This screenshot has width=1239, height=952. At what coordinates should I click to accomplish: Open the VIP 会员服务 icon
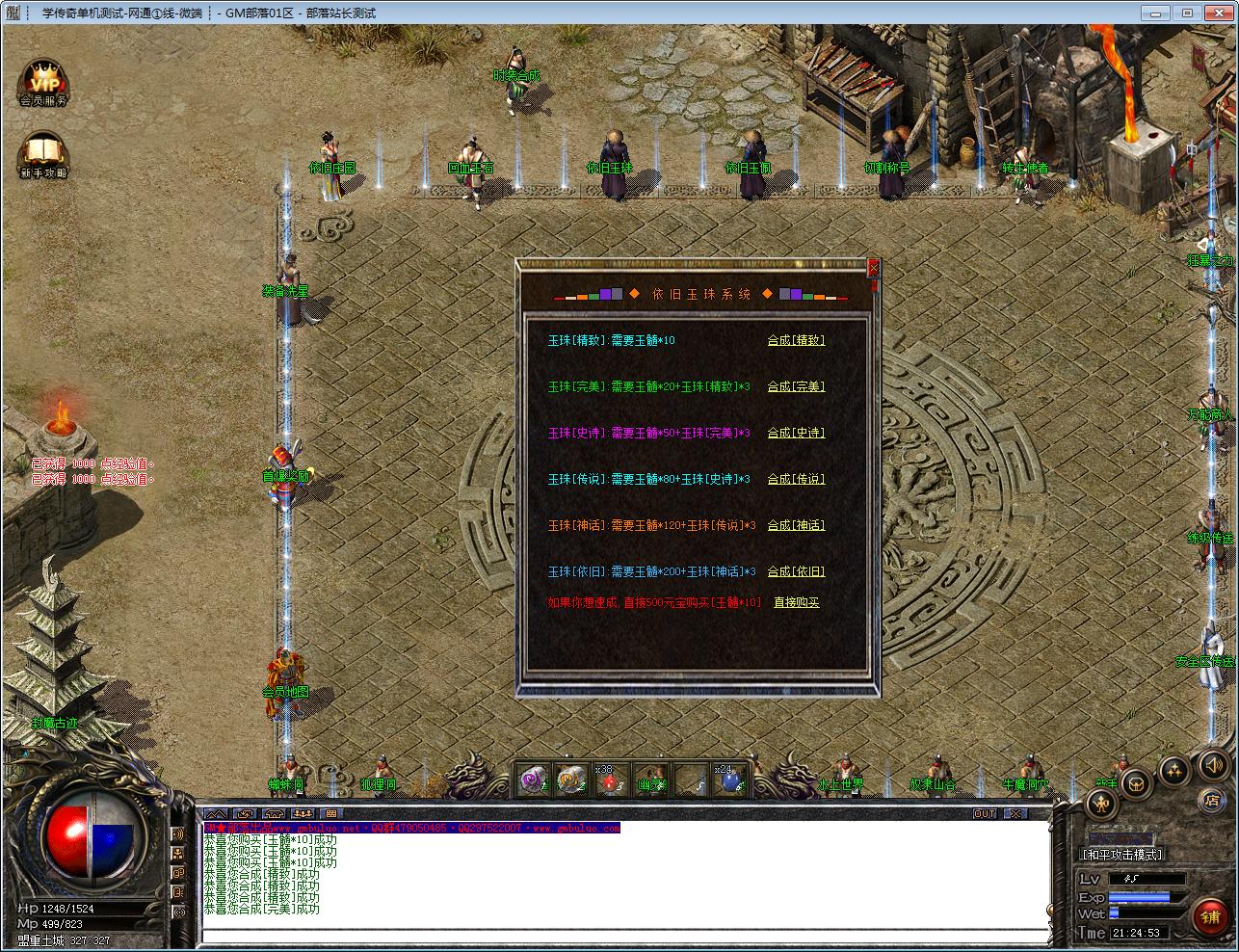coord(43,83)
